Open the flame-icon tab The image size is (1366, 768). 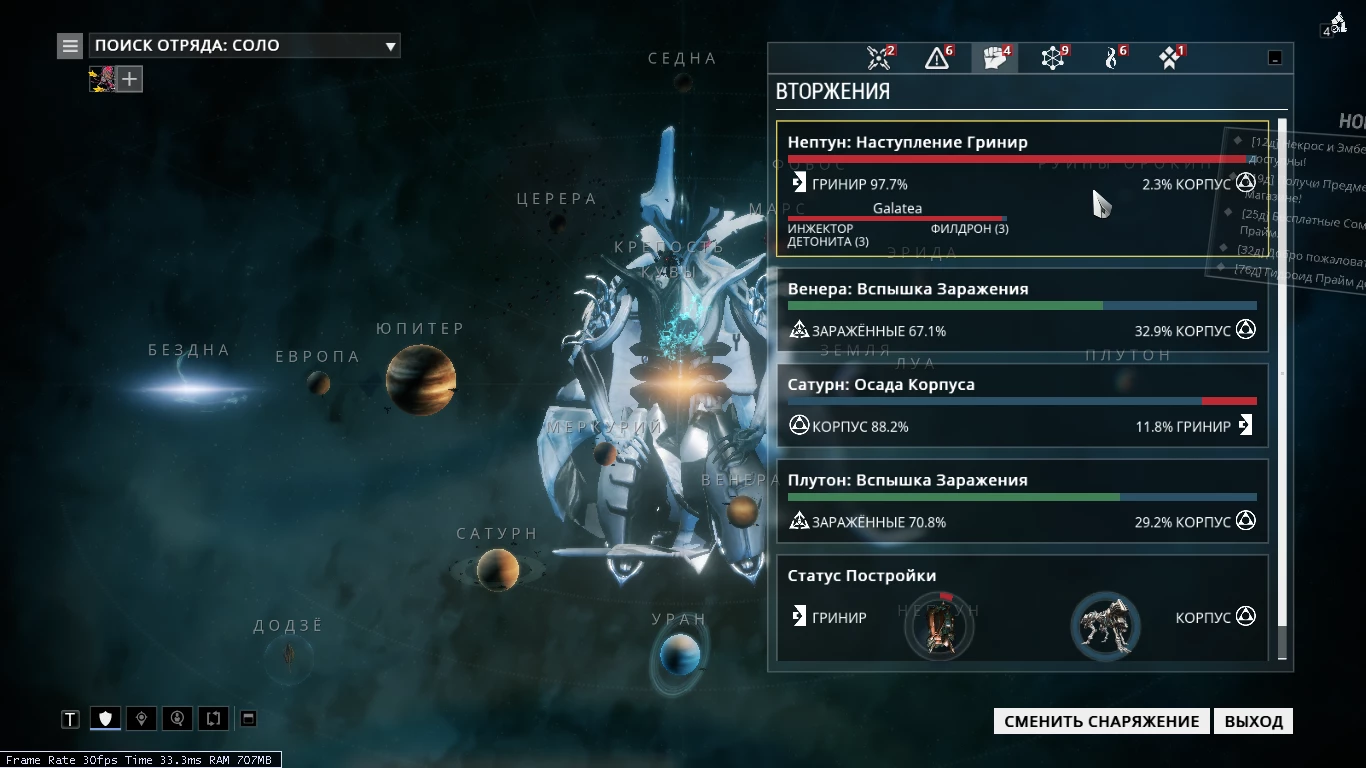pyautogui.click(x=1111, y=58)
